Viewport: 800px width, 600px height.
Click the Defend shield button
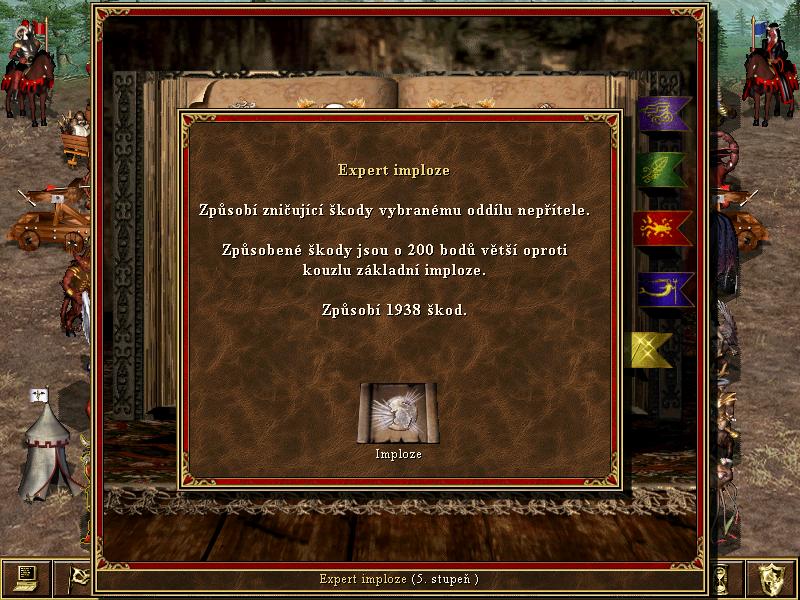coord(773,577)
